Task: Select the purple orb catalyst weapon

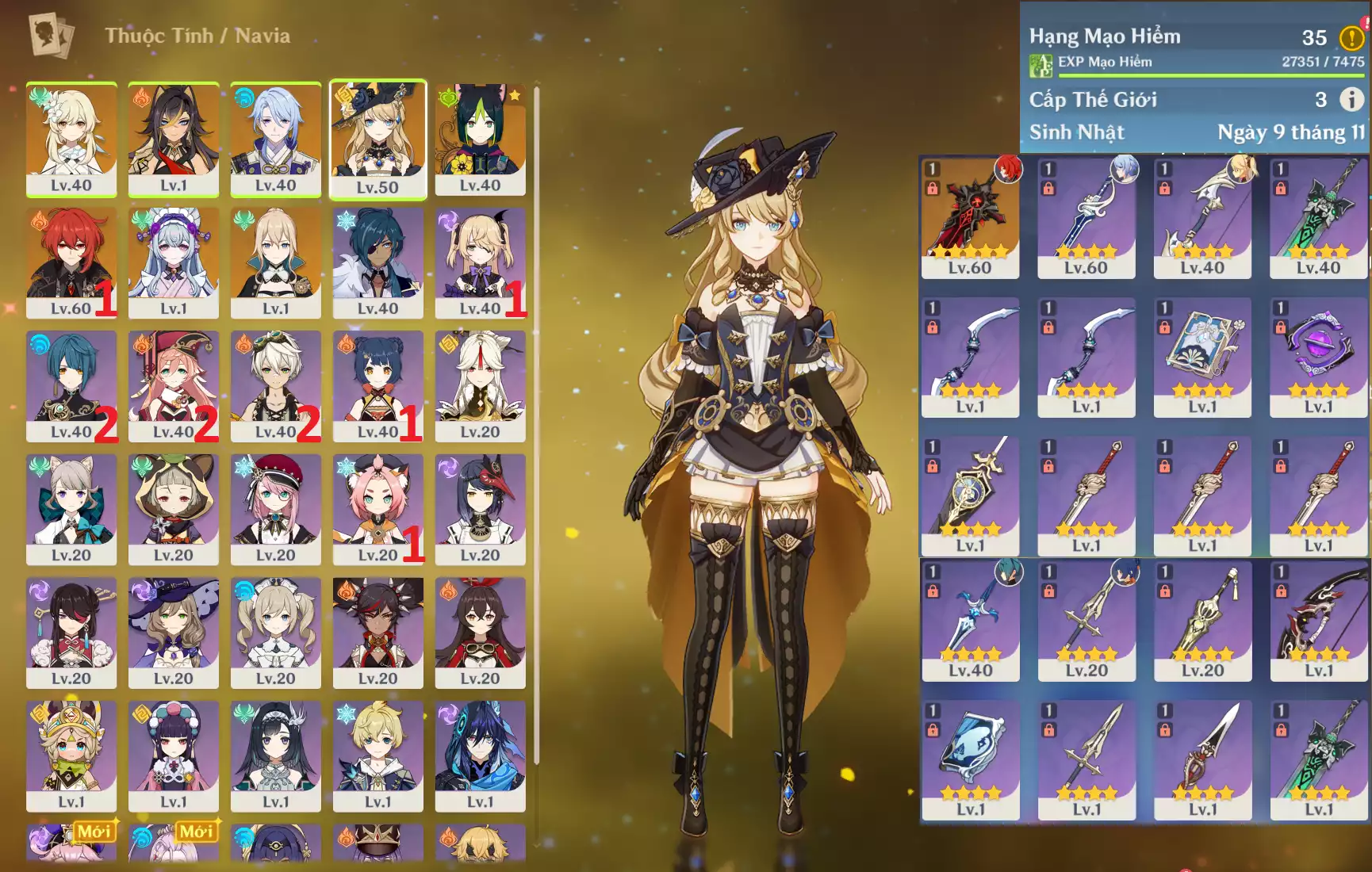Action: tap(1318, 357)
